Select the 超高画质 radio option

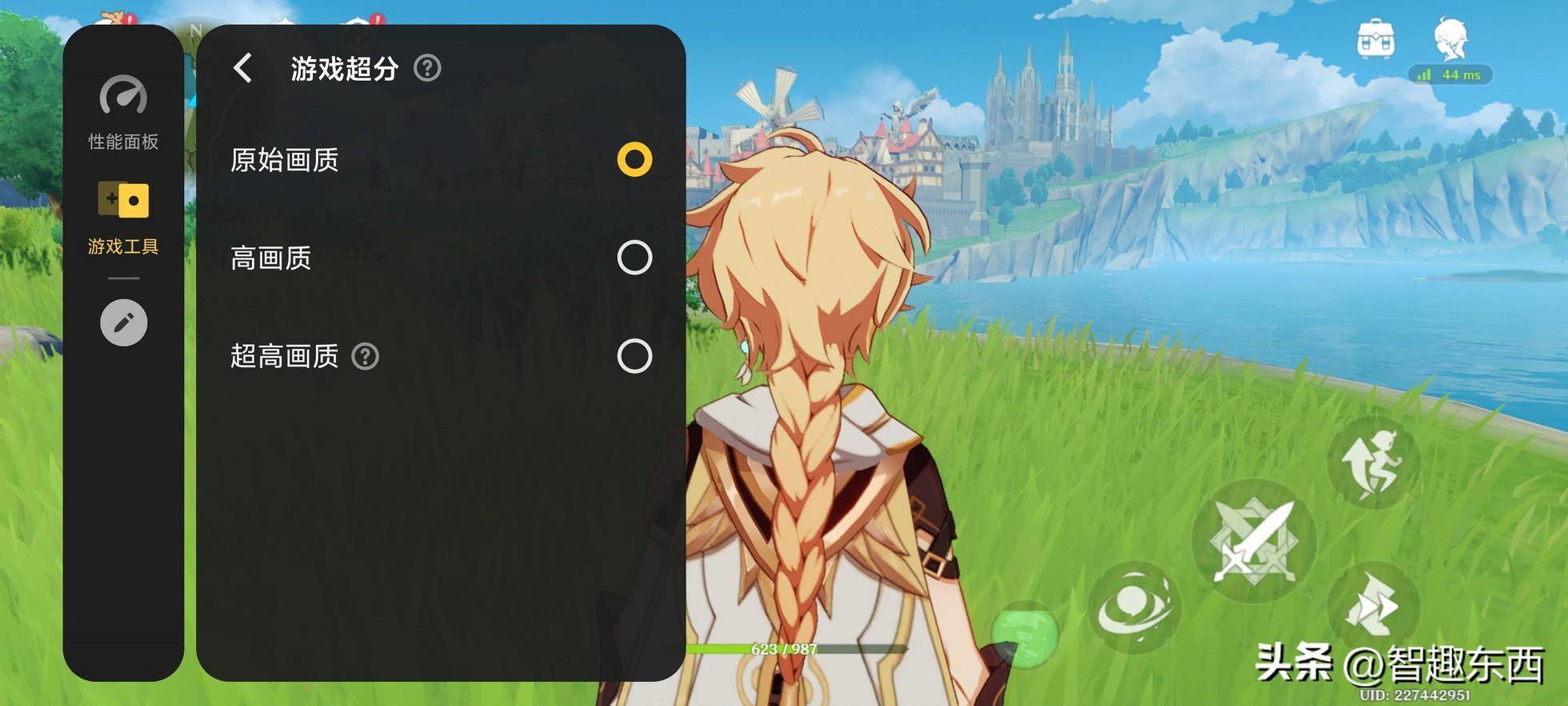coord(634,356)
